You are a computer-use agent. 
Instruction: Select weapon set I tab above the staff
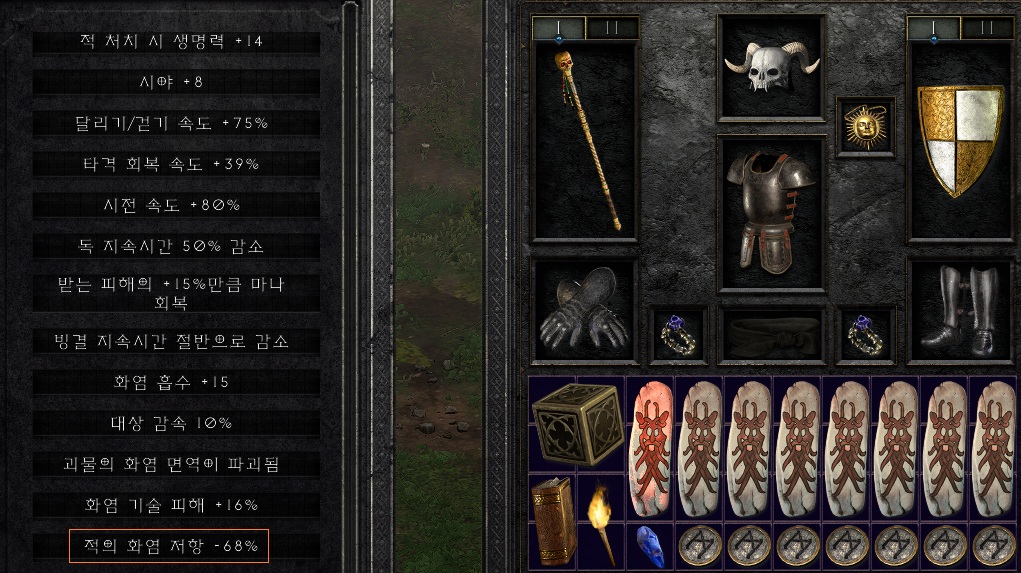pos(558,28)
